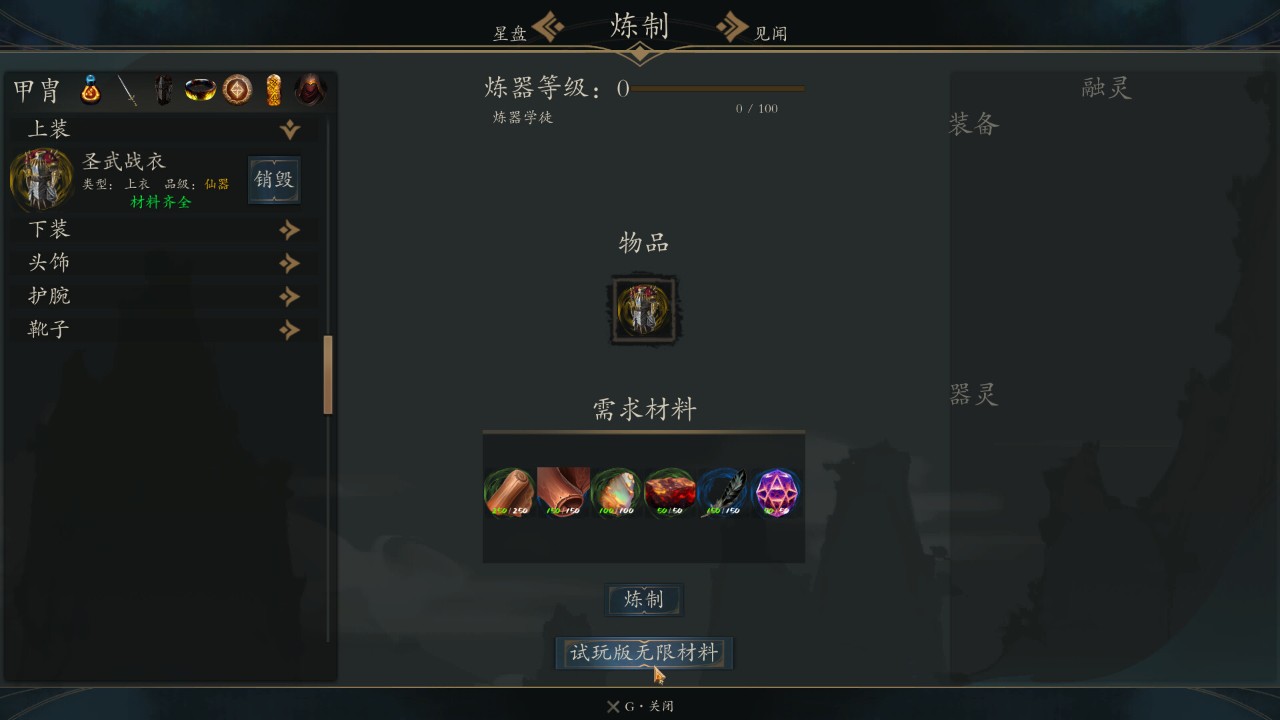Screen dimensions: 1280x720
Task: Click the red ore material icon
Action: pyautogui.click(x=669, y=491)
